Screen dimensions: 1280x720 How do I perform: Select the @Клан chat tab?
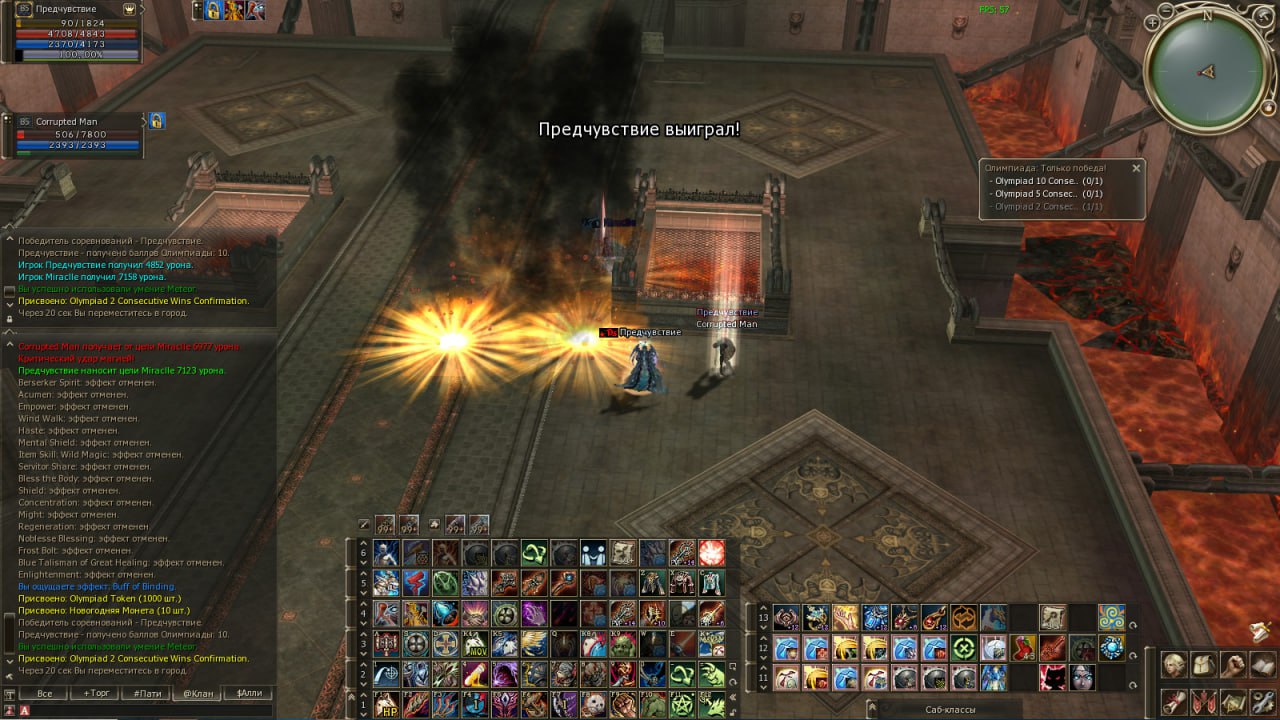(x=196, y=693)
